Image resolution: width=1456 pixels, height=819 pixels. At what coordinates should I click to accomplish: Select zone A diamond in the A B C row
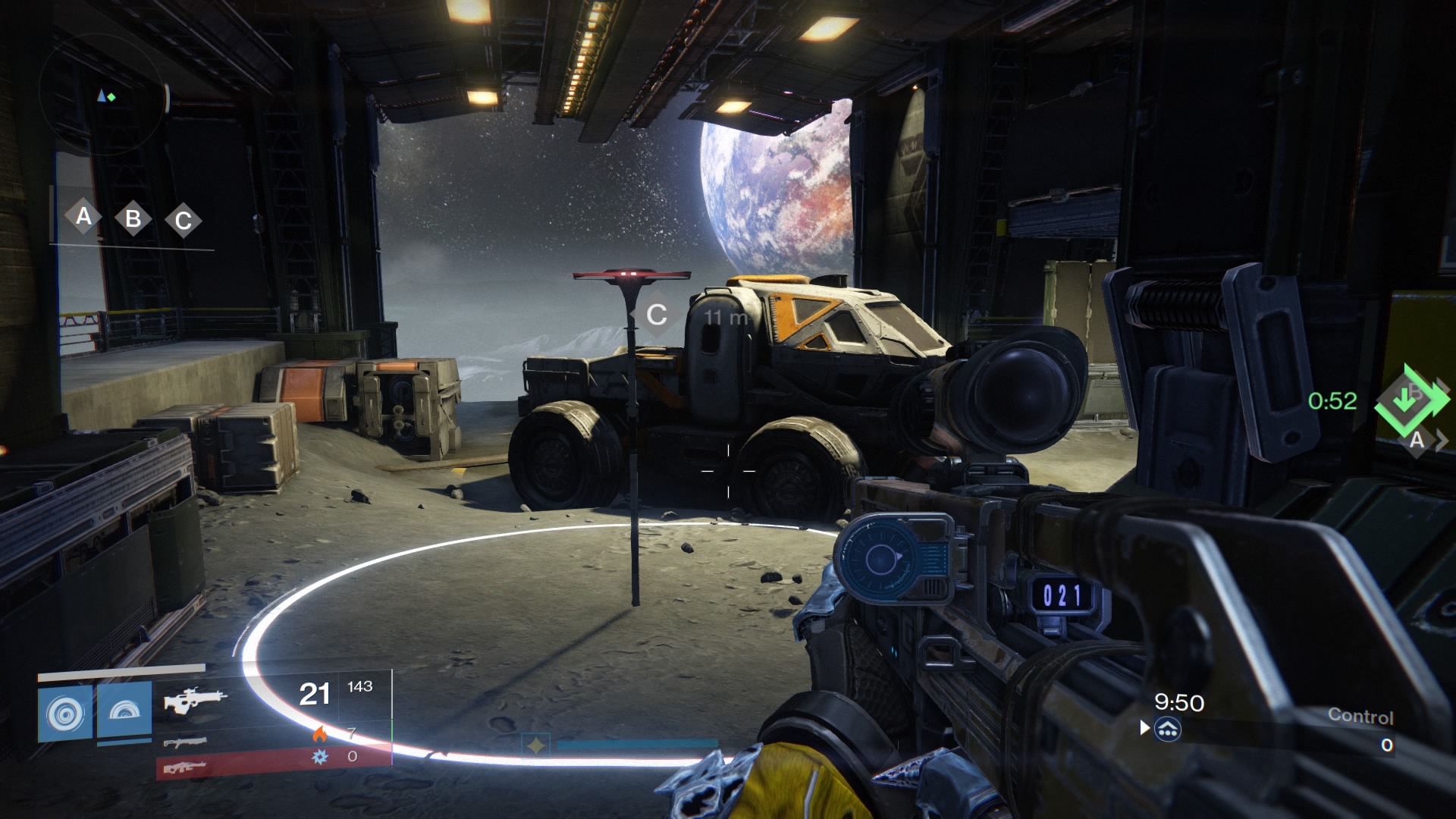tap(83, 217)
